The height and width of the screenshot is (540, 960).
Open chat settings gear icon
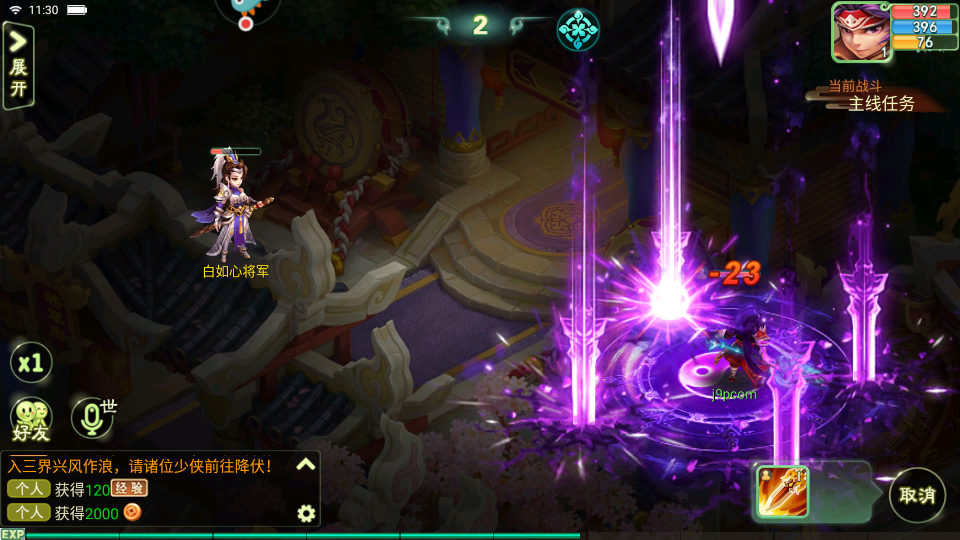(306, 514)
